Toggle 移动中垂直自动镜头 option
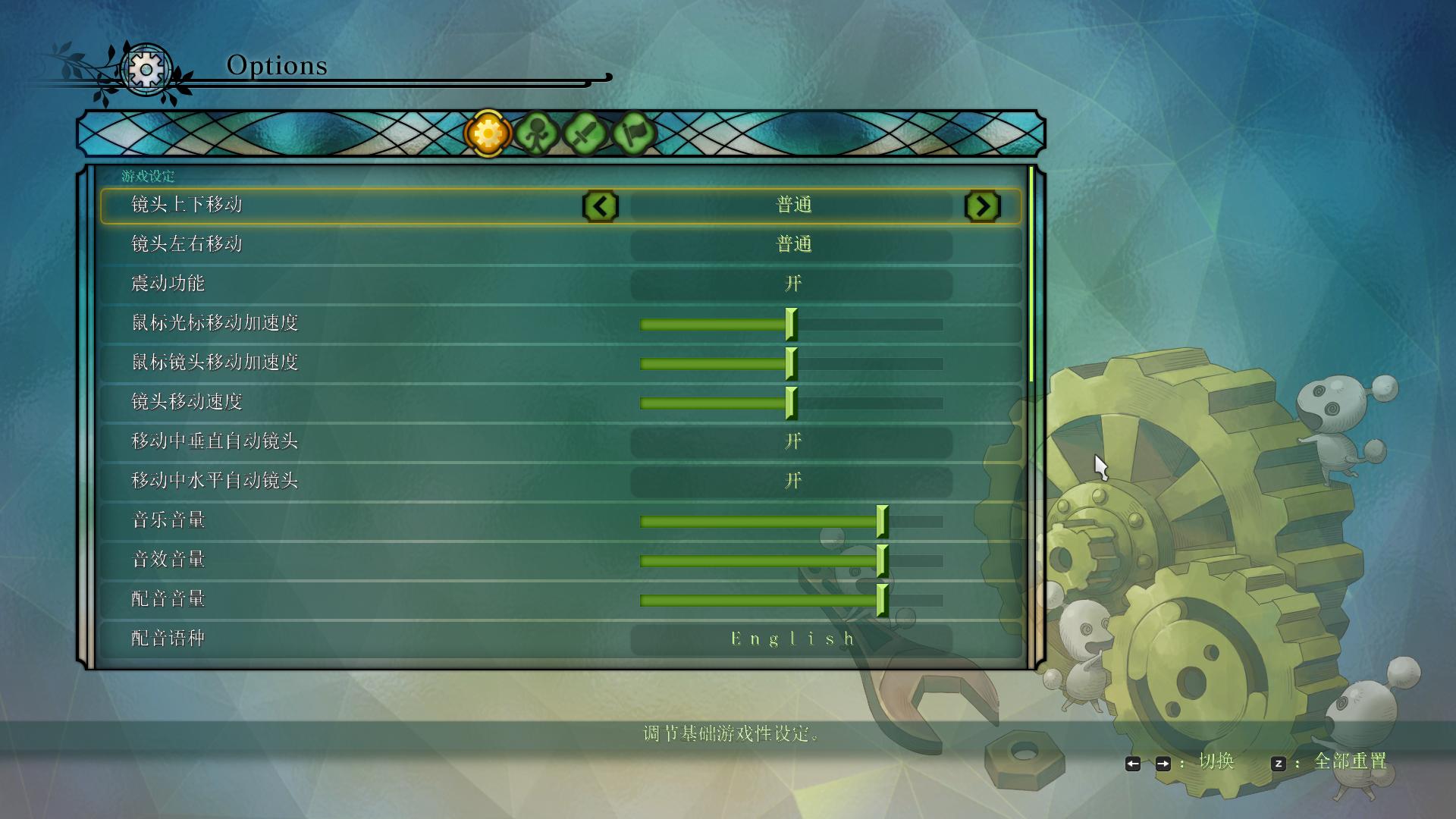 point(791,441)
